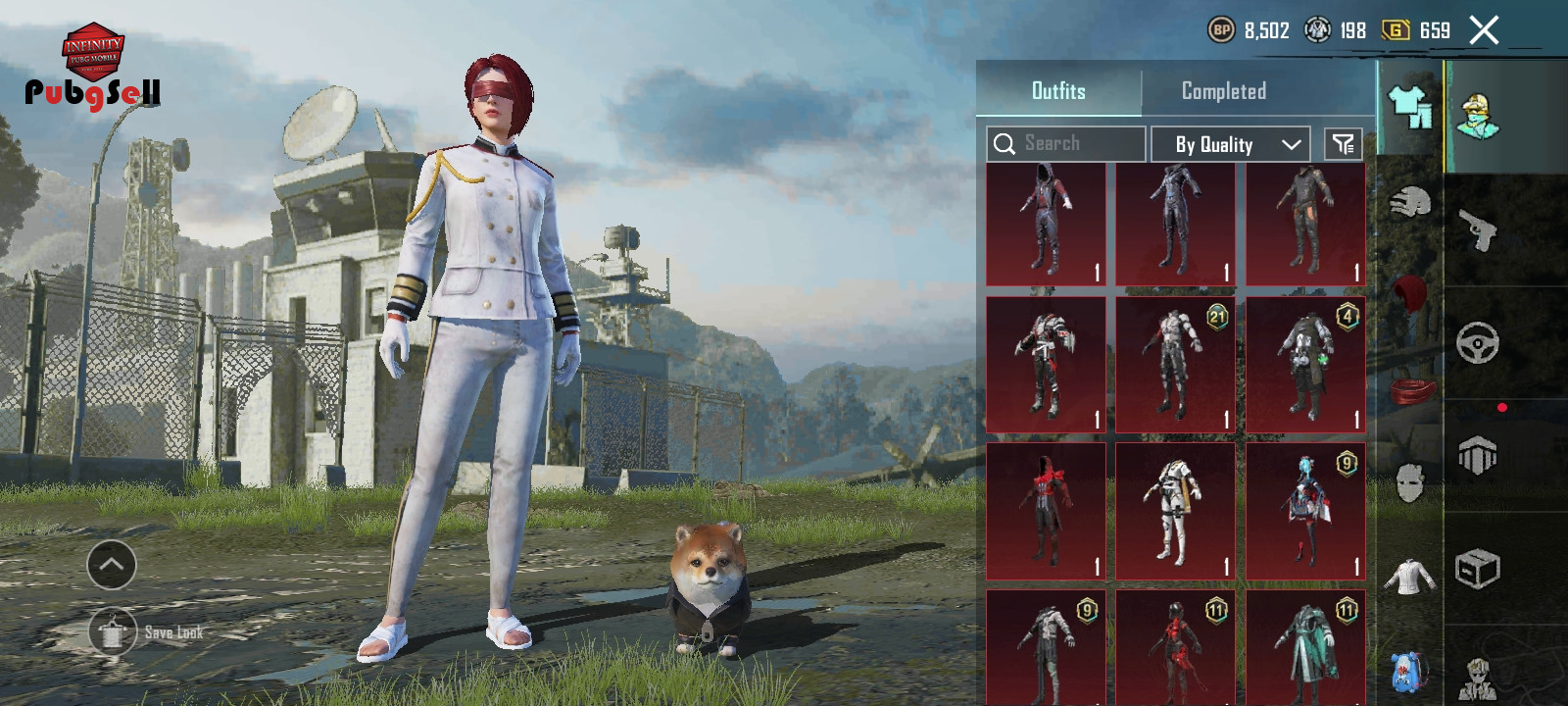Open the crate box category
The height and width of the screenshot is (706, 1568).
pos(1478,569)
